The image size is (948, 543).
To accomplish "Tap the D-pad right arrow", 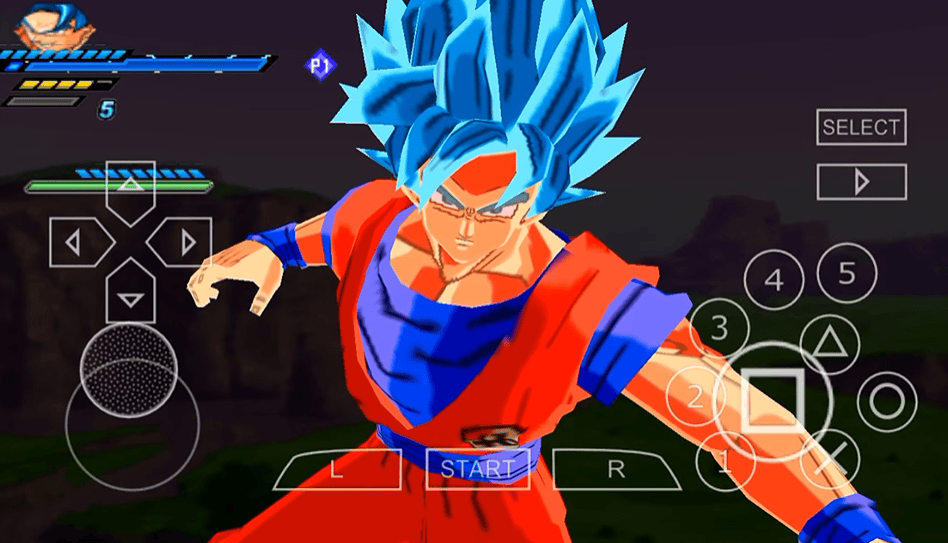I will (x=185, y=241).
